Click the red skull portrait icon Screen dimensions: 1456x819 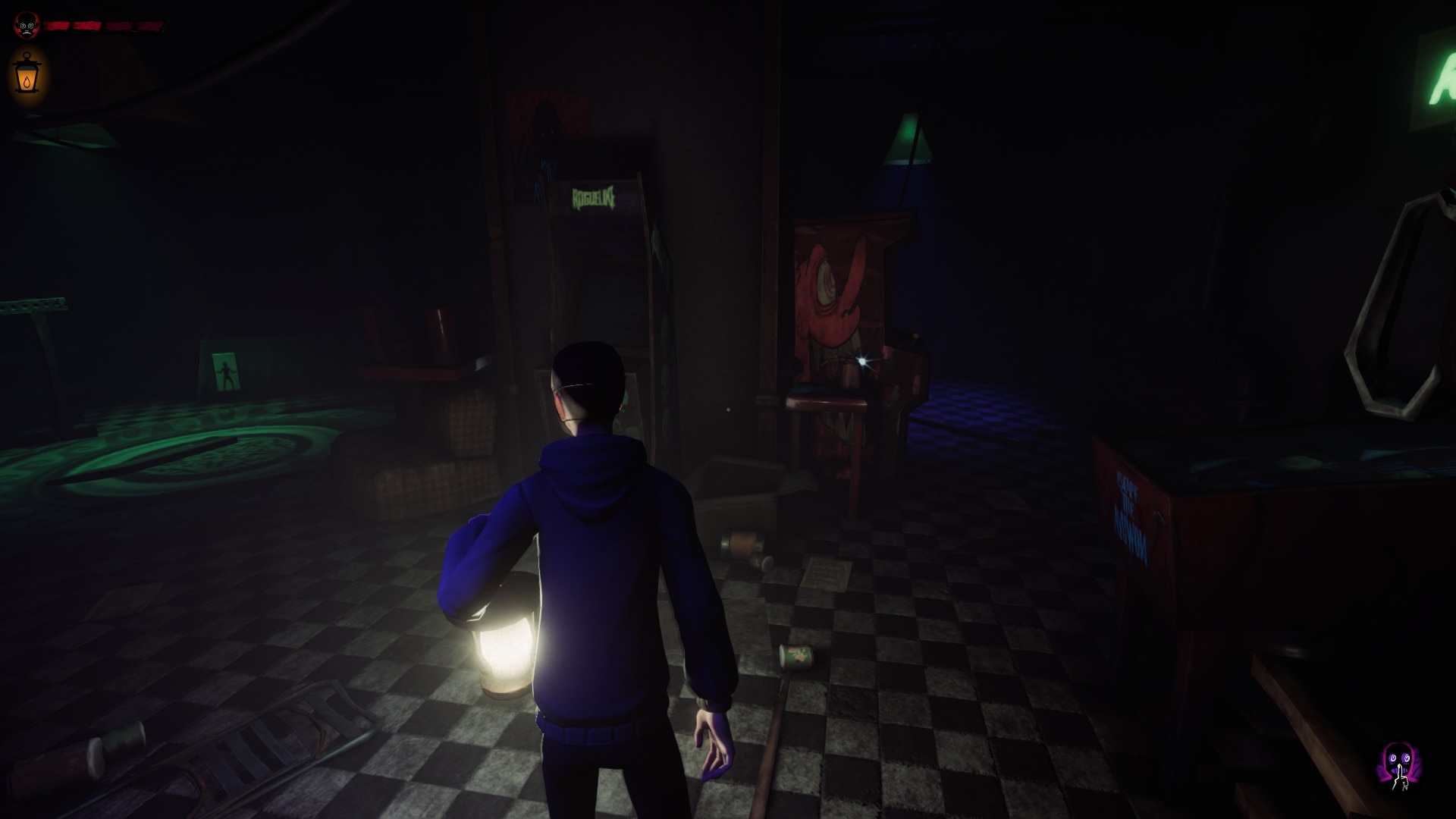point(26,25)
